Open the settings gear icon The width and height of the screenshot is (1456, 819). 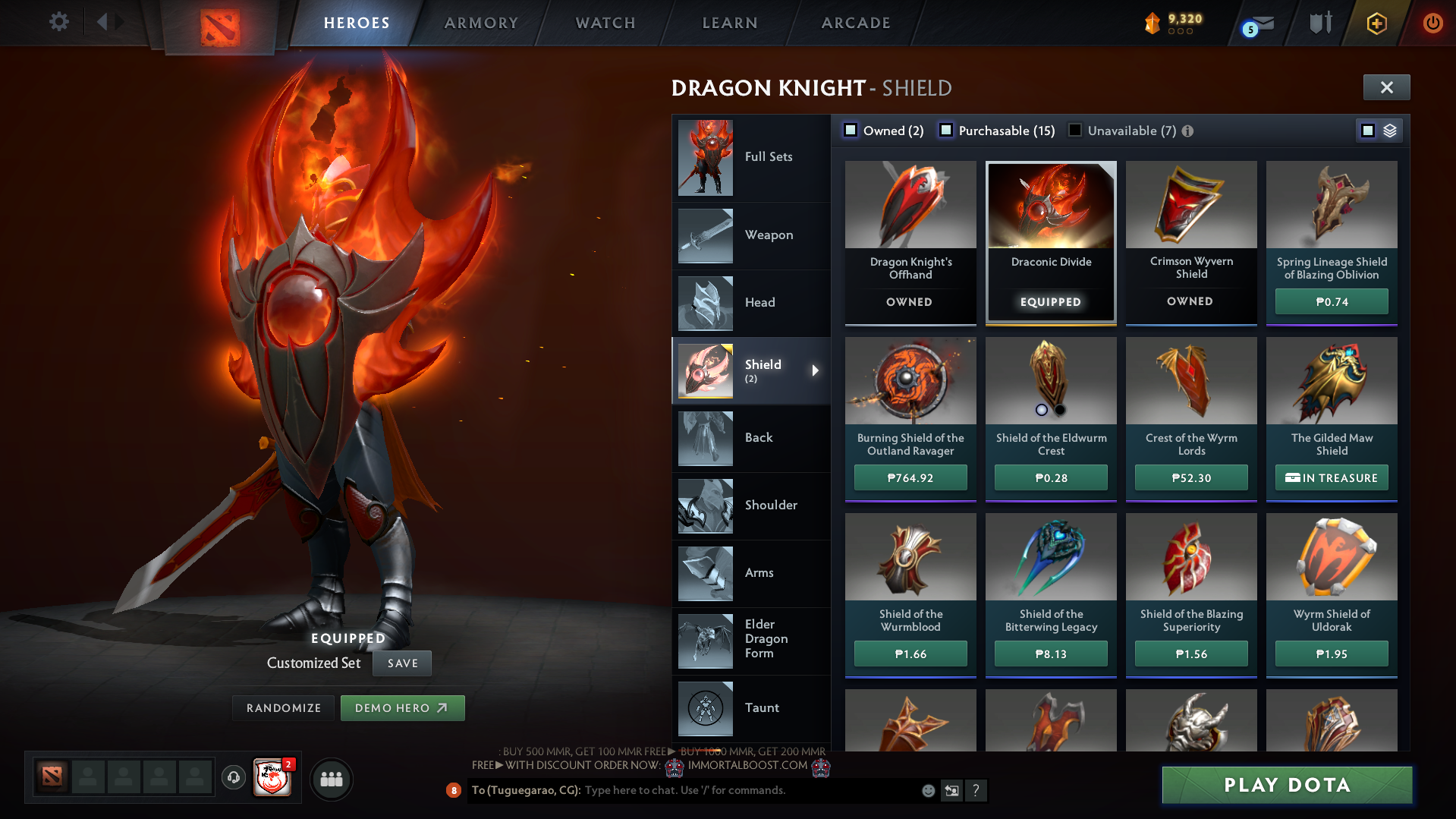pyautogui.click(x=59, y=22)
